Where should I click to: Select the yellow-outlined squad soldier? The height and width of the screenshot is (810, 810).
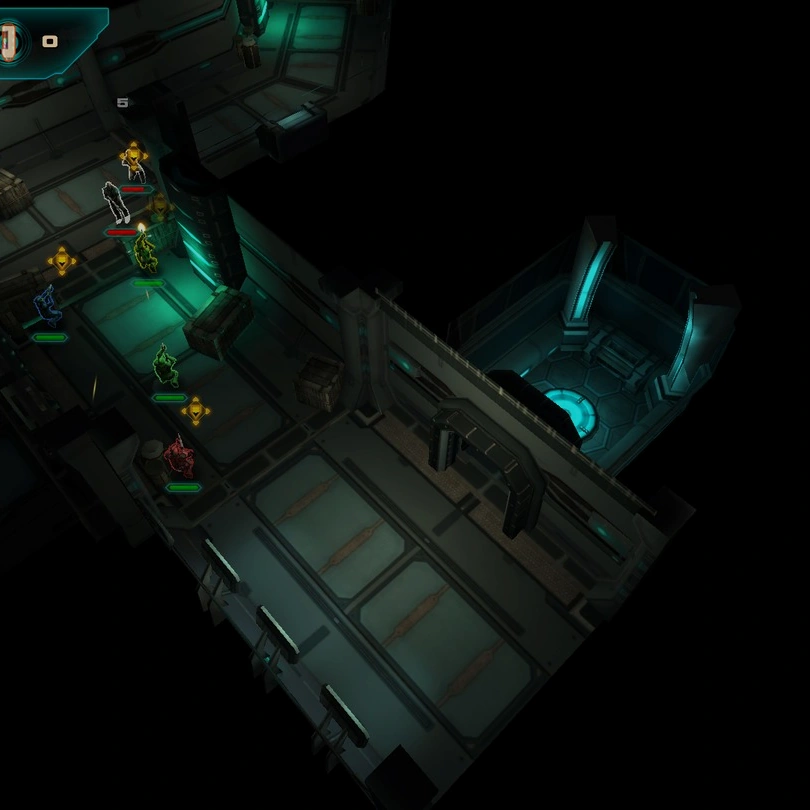pos(146,252)
